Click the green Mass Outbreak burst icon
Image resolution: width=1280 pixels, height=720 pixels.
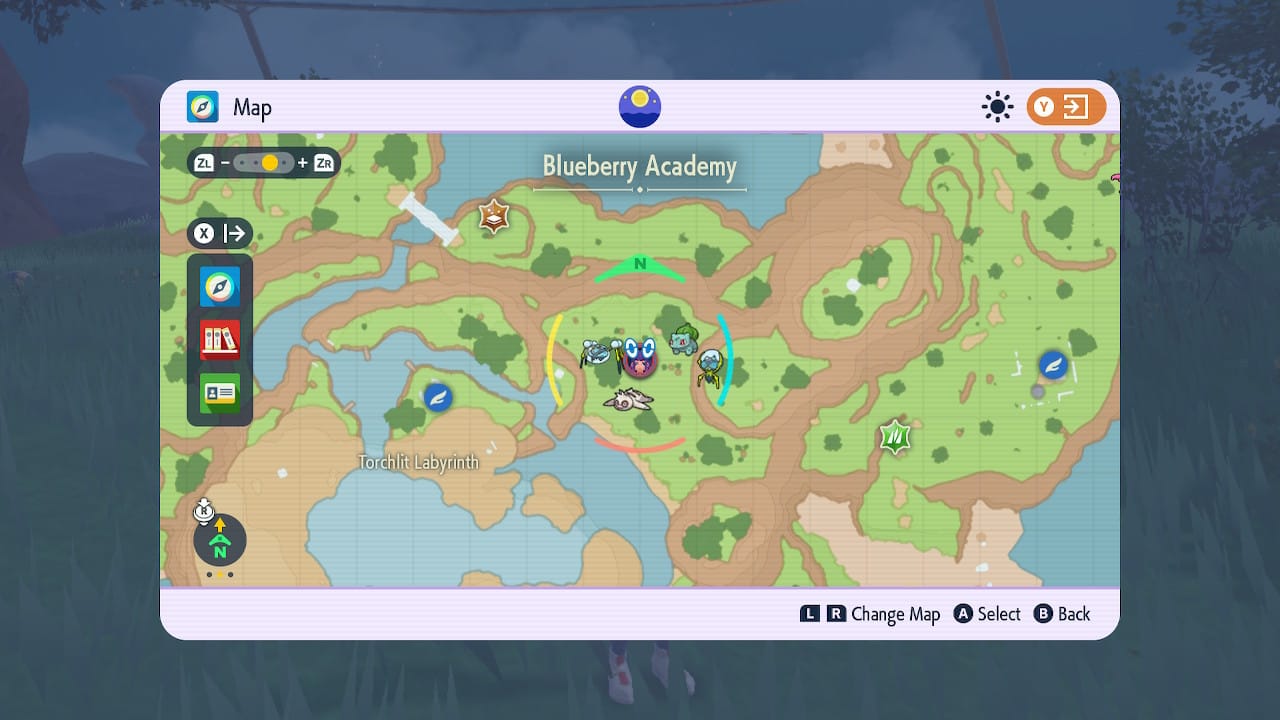pos(893,436)
